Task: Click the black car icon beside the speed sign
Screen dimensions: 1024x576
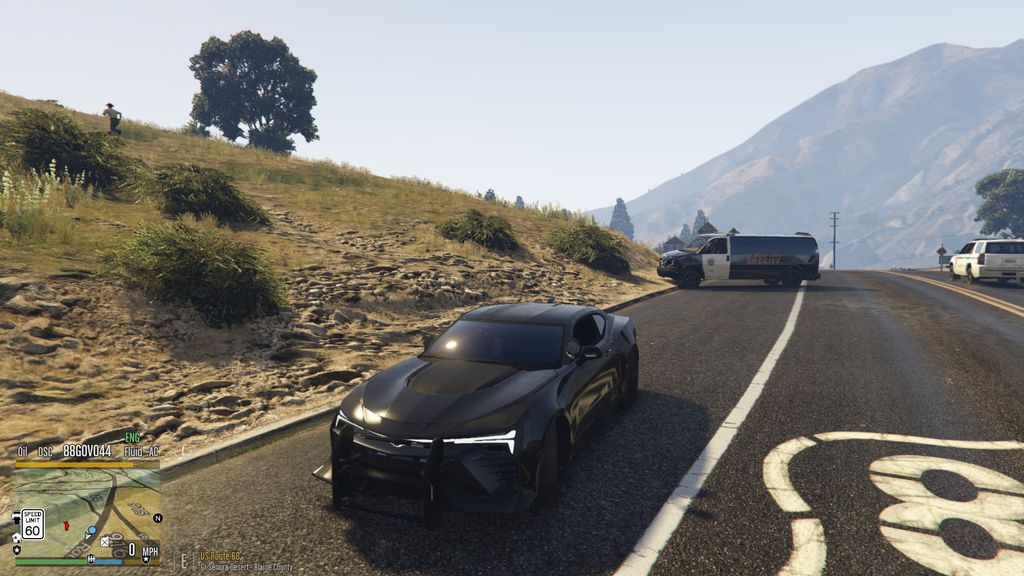Action: (16, 519)
